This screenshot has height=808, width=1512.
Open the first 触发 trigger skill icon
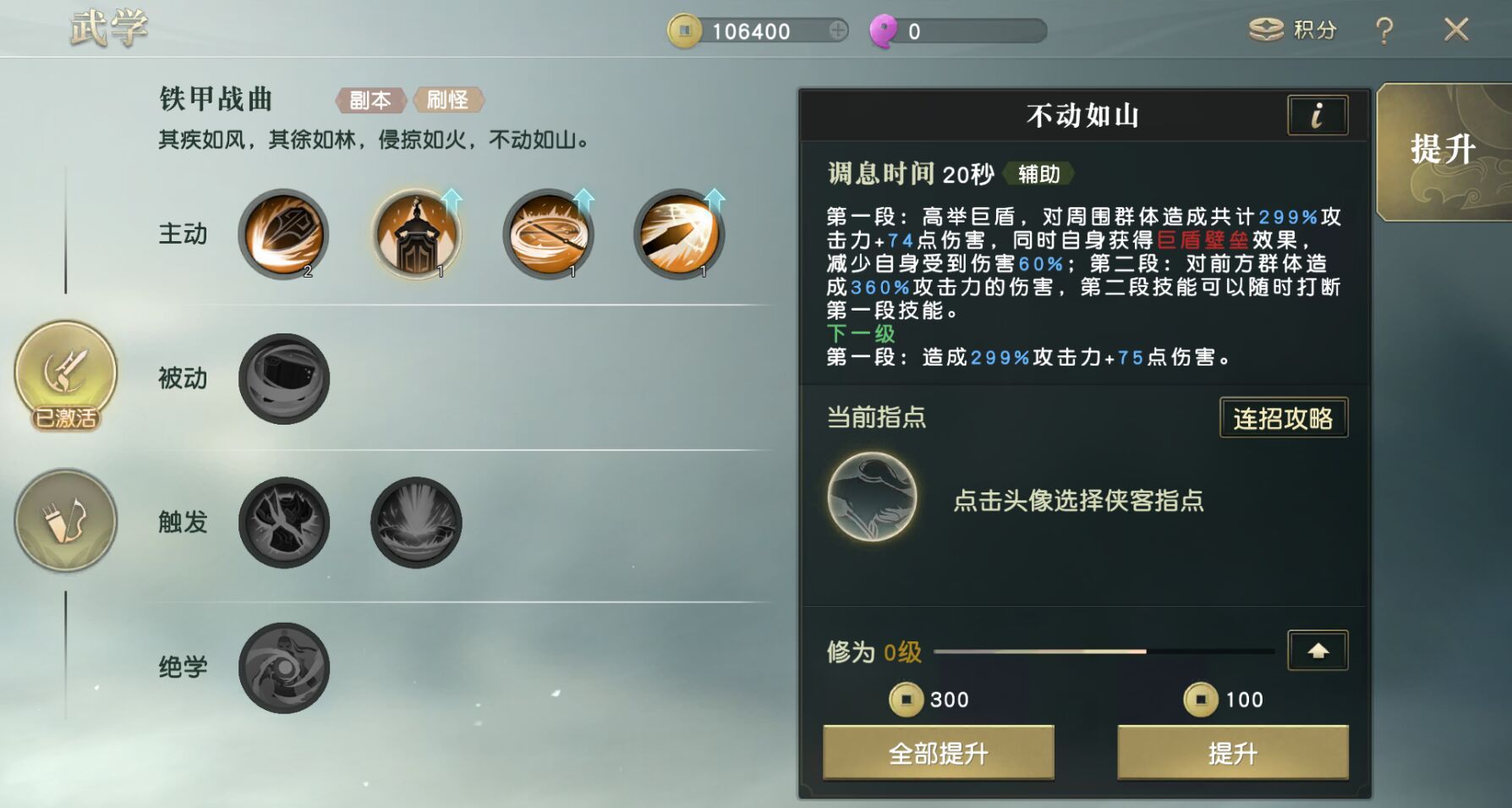pyautogui.click(x=283, y=522)
